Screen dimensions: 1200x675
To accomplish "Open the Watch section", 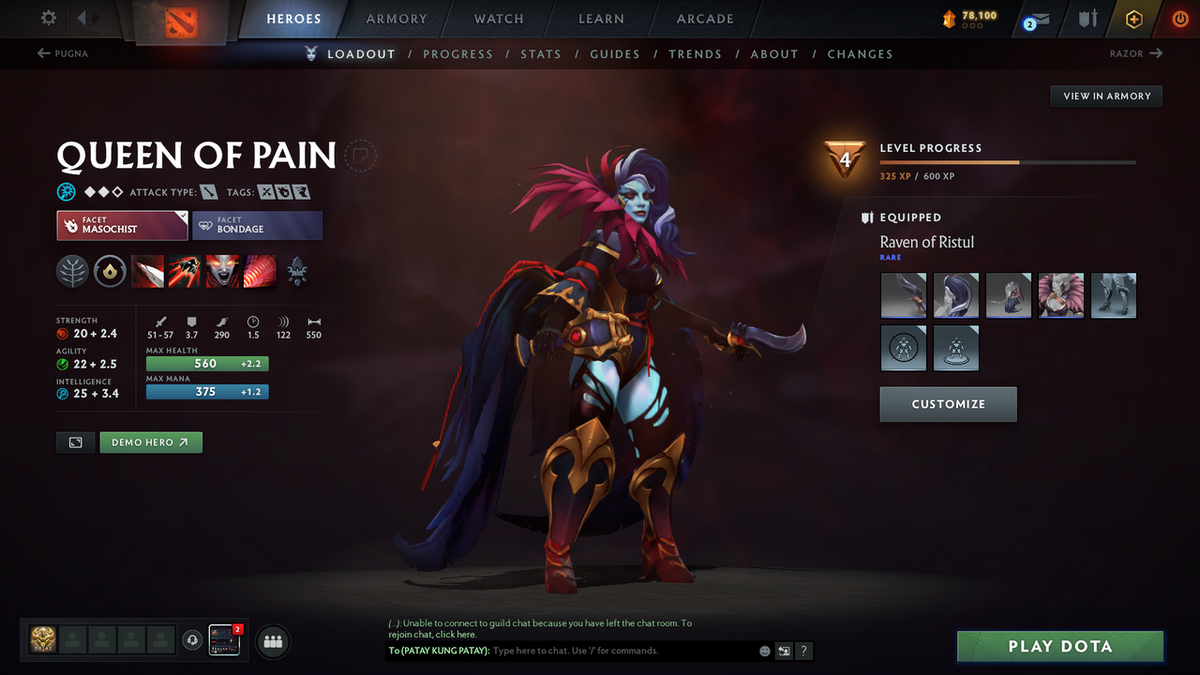I will click(x=499, y=19).
